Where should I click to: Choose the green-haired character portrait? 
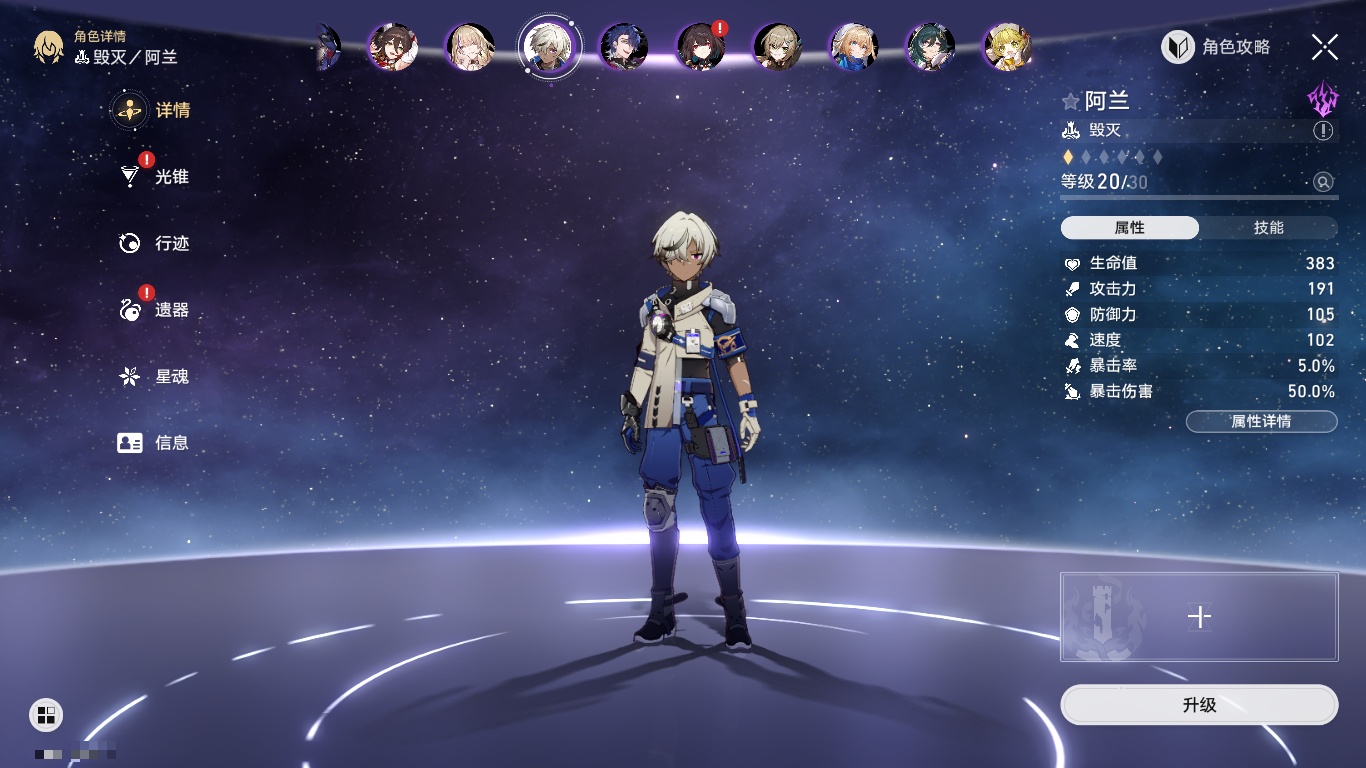pos(930,47)
